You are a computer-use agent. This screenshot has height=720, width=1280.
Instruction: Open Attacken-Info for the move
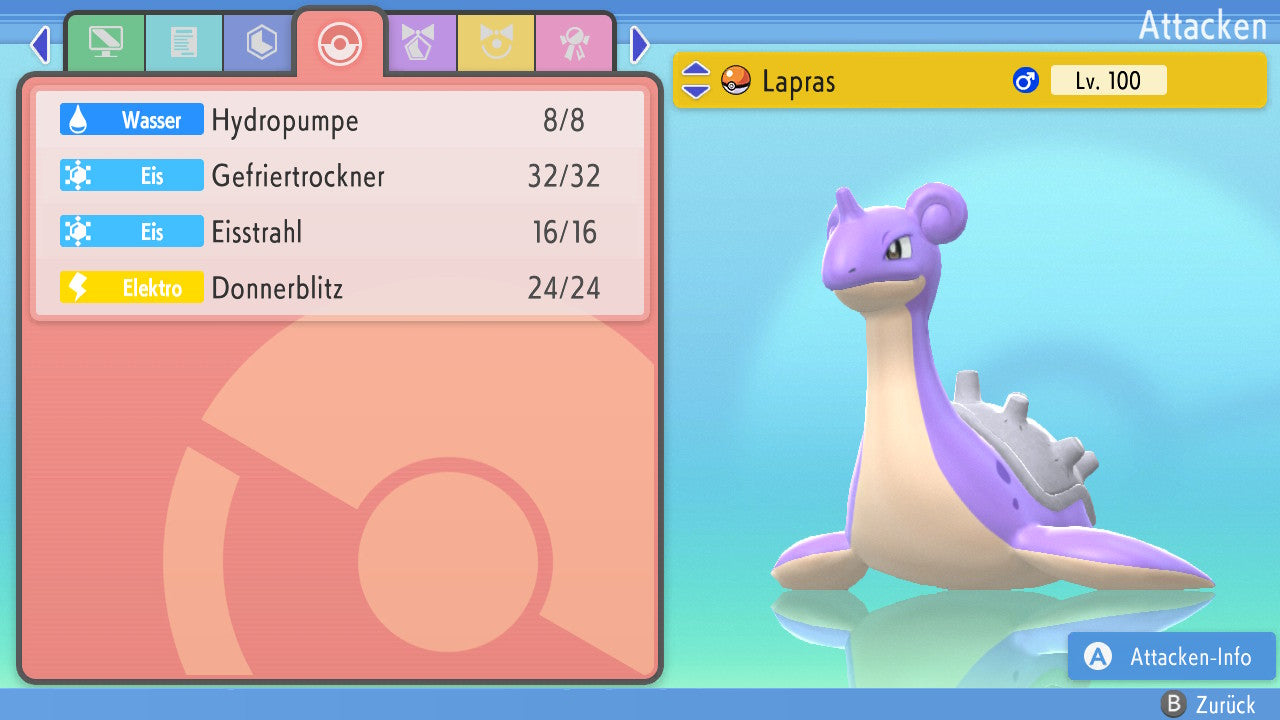pos(1172,656)
